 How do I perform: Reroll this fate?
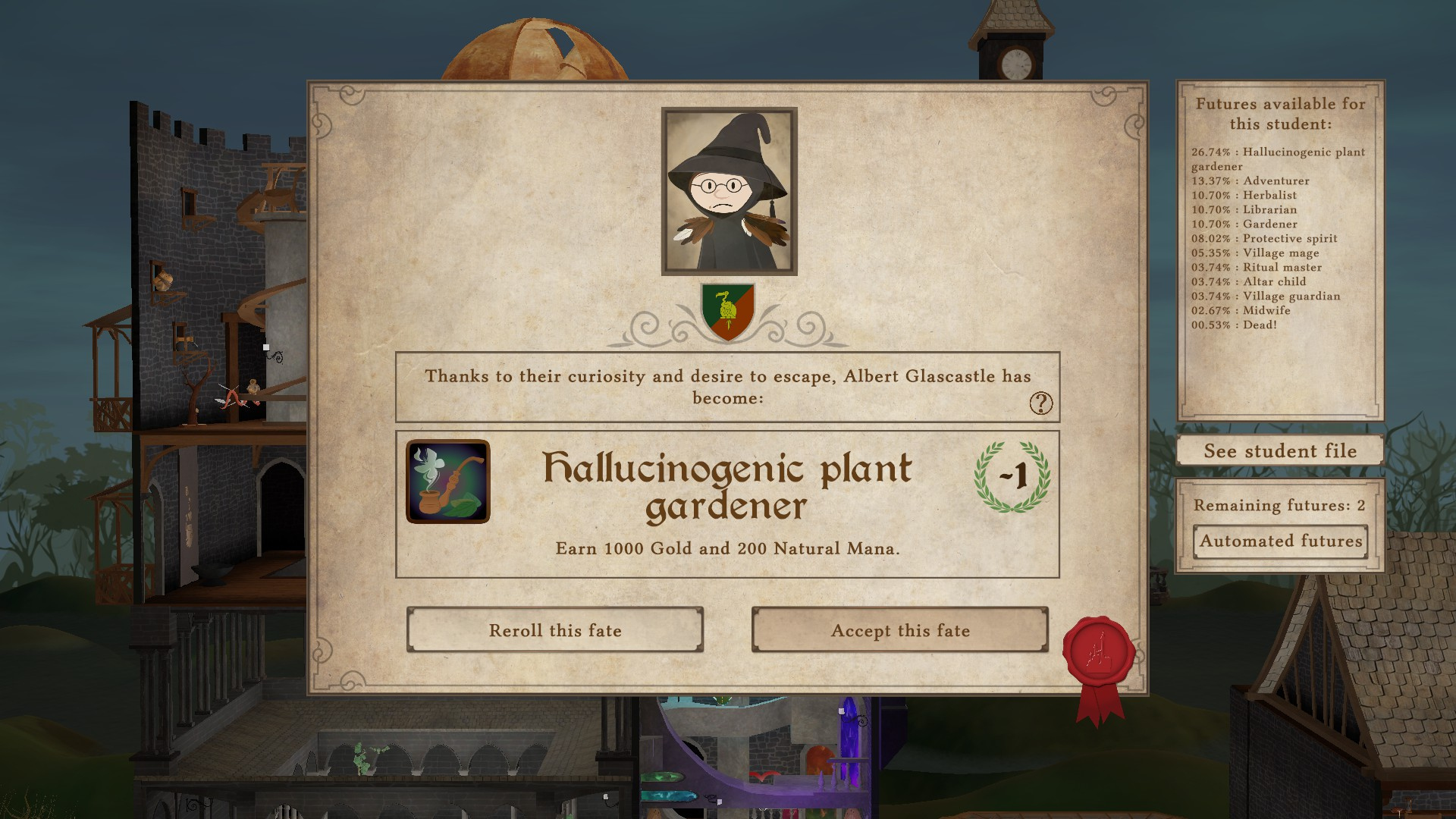click(x=555, y=630)
